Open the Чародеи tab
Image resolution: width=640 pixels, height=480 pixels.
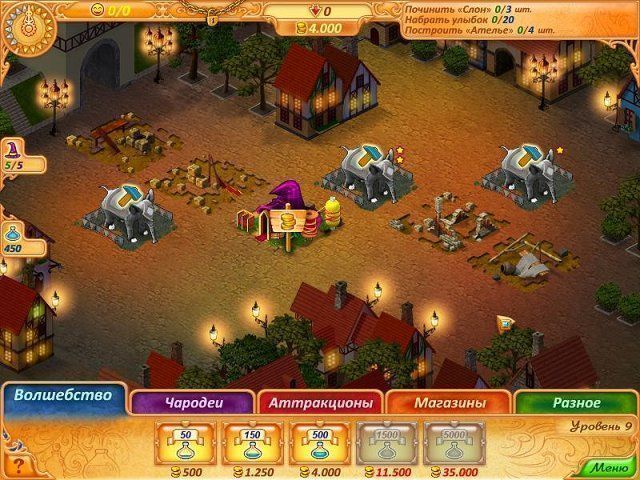(x=191, y=402)
